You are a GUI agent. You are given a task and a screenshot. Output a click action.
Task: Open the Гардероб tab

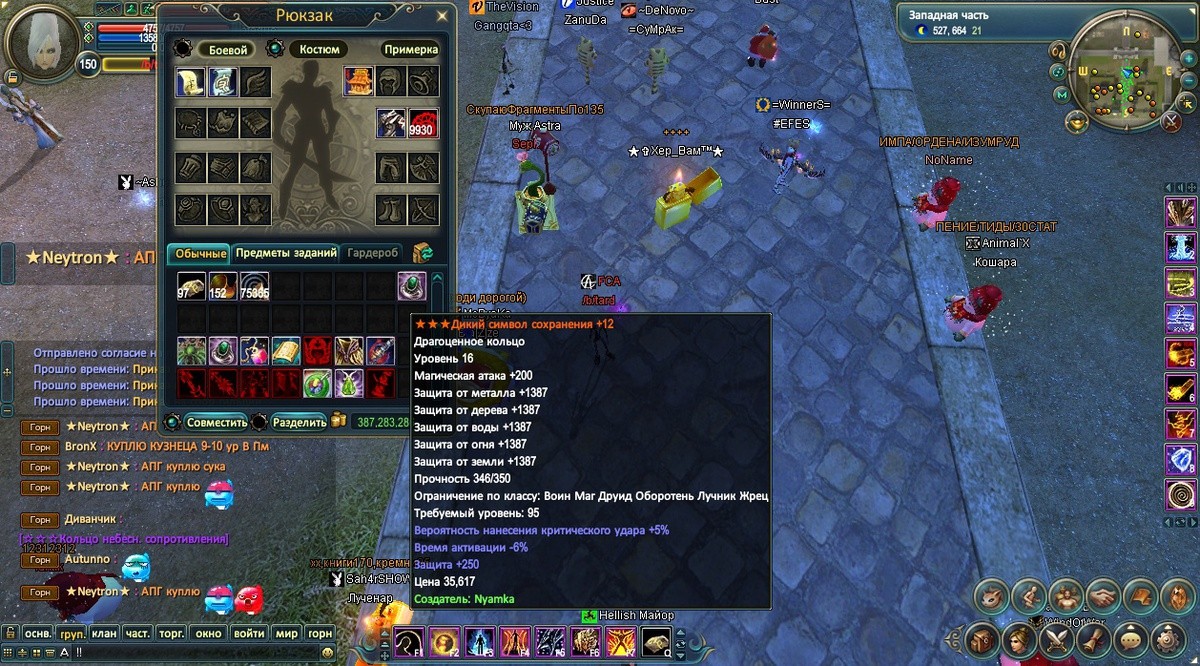[x=373, y=253]
